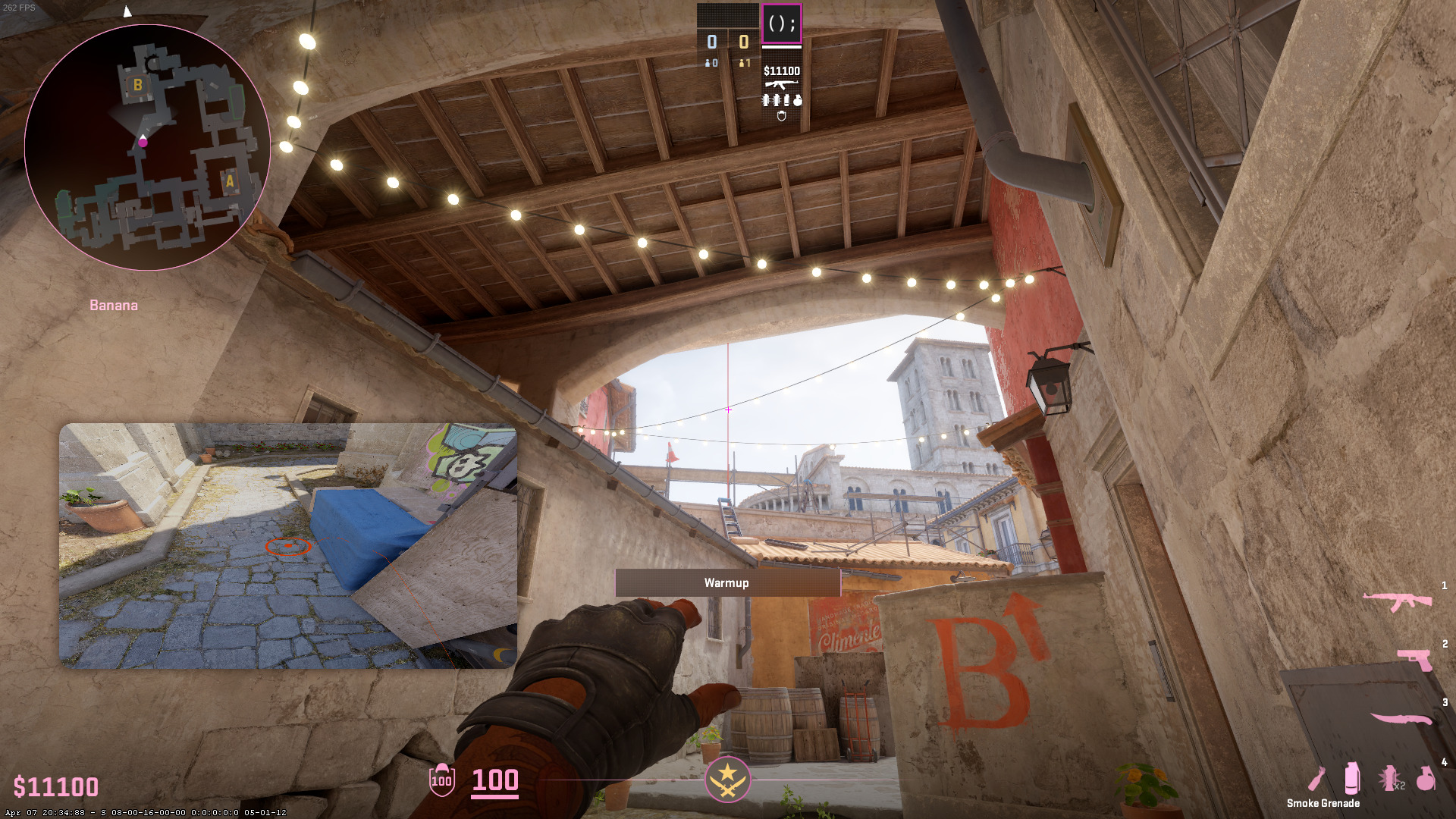Screen dimensions: 1456x819
Task: Select the HE grenade icon
Action: pos(1426,779)
